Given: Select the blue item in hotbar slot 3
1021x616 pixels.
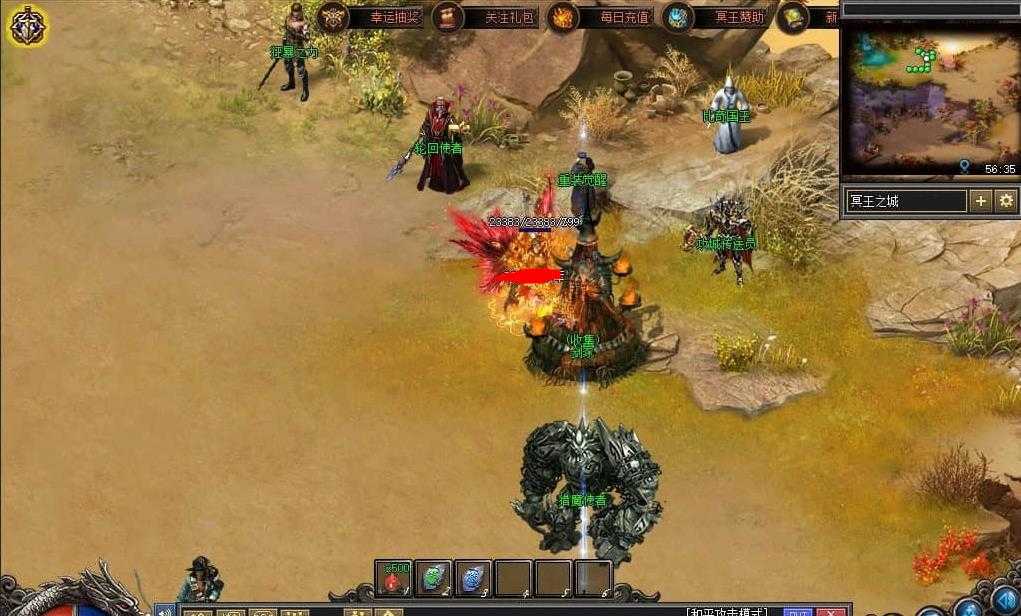Looking at the screenshot, I should [473, 578].
